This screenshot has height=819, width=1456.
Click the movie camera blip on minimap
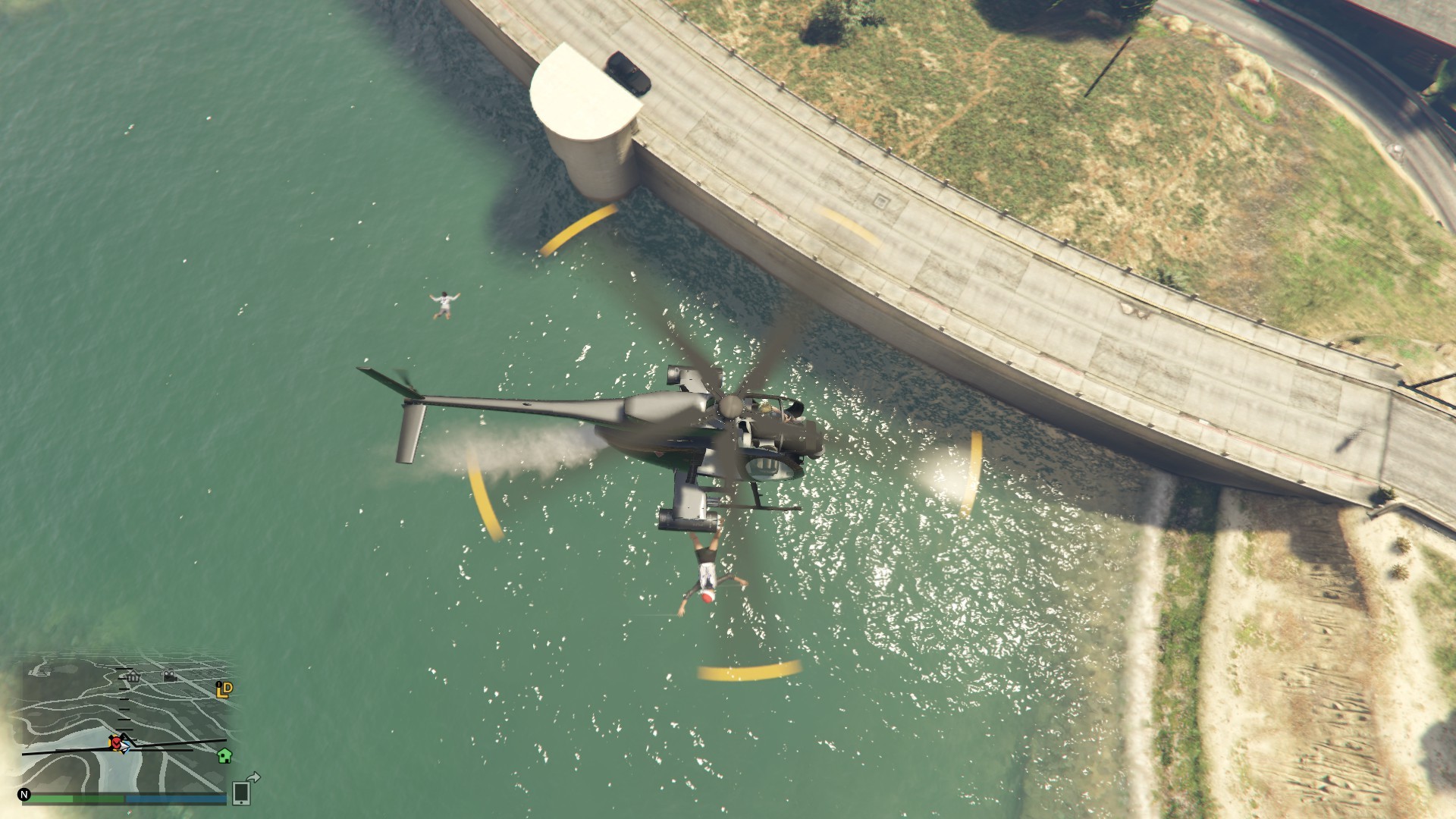pyautogui.click(x=170, y=676)
